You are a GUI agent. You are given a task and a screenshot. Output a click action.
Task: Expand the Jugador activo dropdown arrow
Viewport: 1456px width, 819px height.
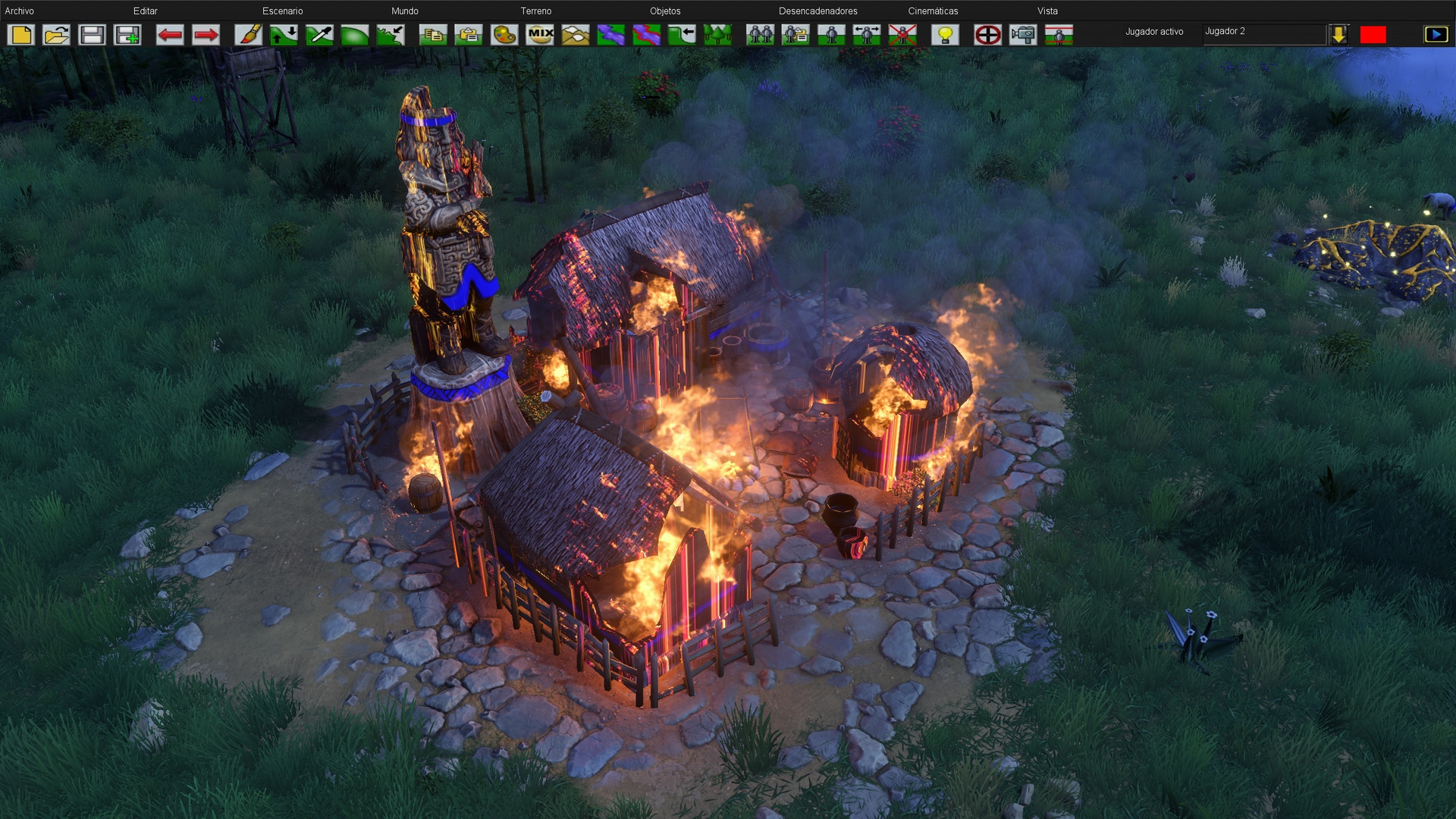(1338, 35)
